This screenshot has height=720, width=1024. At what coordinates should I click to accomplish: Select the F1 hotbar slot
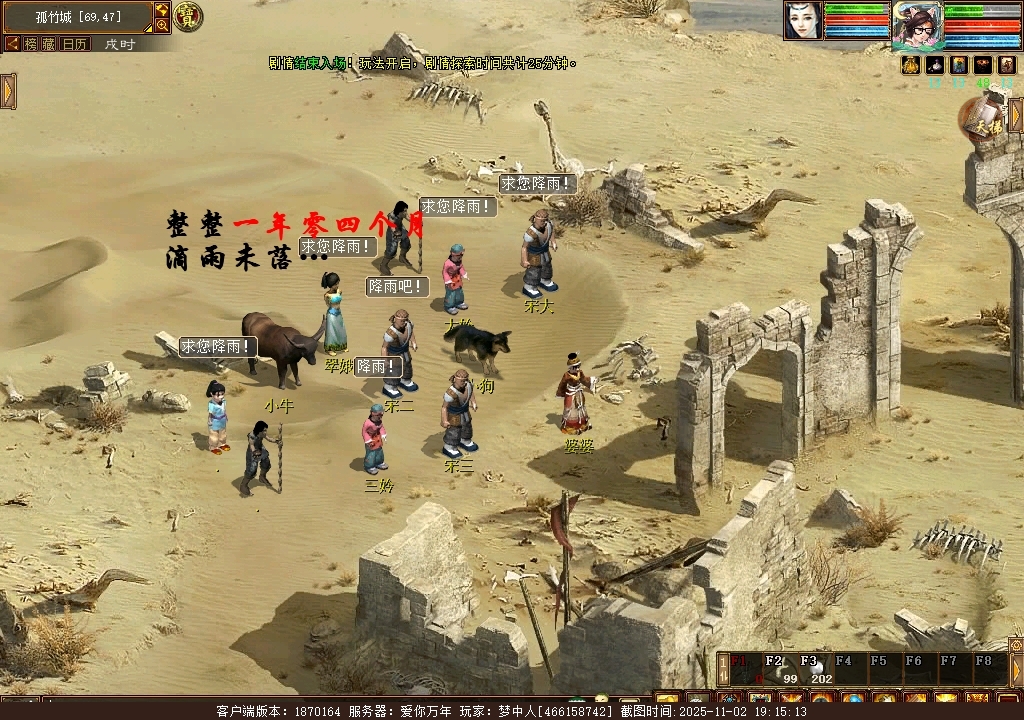(741, 670)
